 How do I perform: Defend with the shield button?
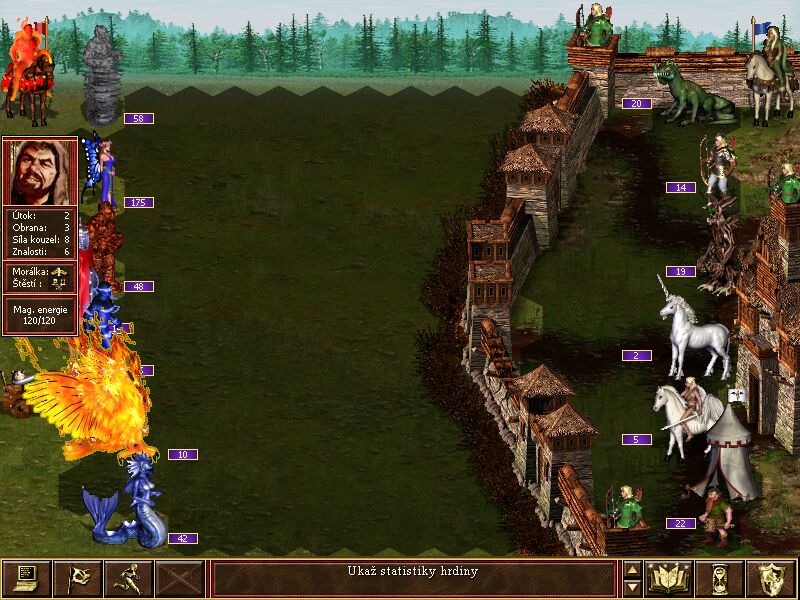point(771,578)
